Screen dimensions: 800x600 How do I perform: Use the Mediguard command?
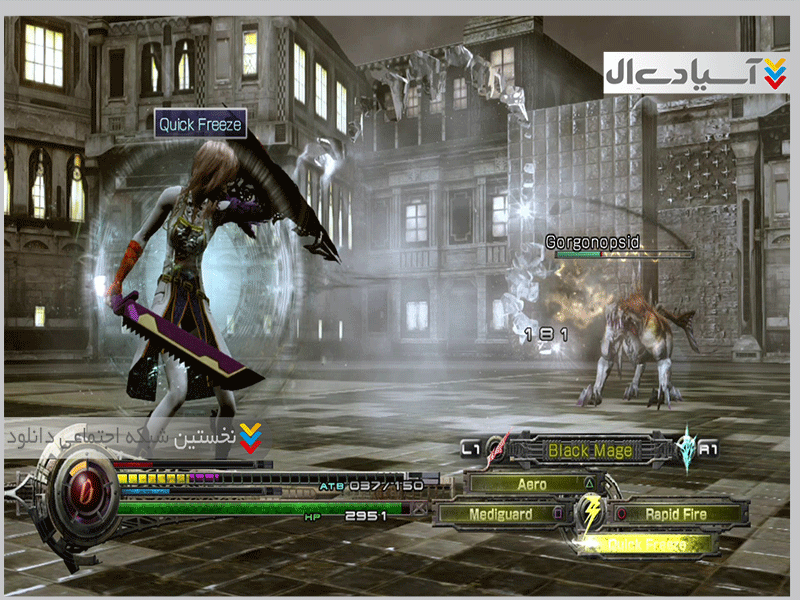(x=500, y=514)
